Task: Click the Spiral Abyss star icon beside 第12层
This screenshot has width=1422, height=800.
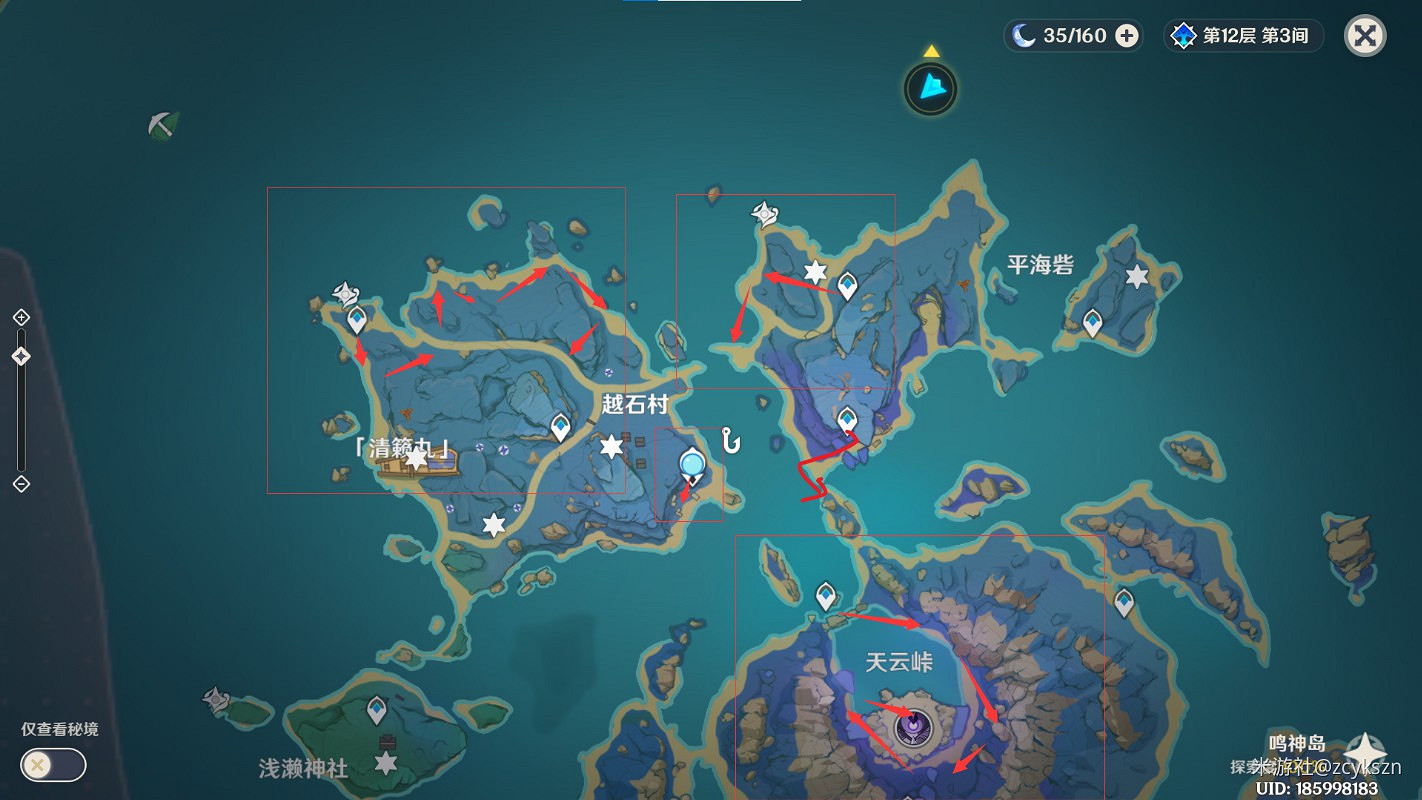Action: tap(1185, 36)
